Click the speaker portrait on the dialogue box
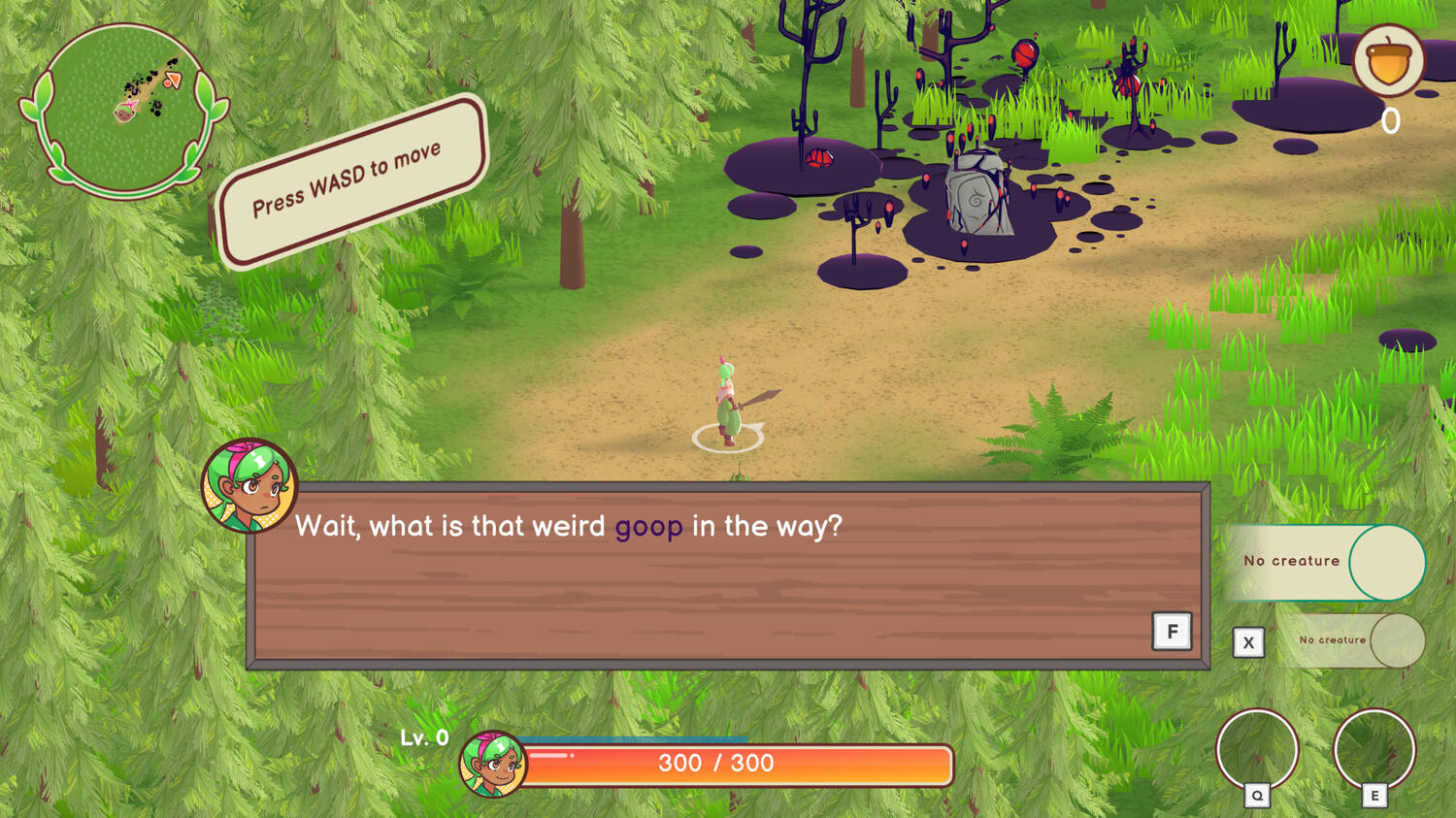This screenshot has height=818, width=1456. click(x=248, y=485)
